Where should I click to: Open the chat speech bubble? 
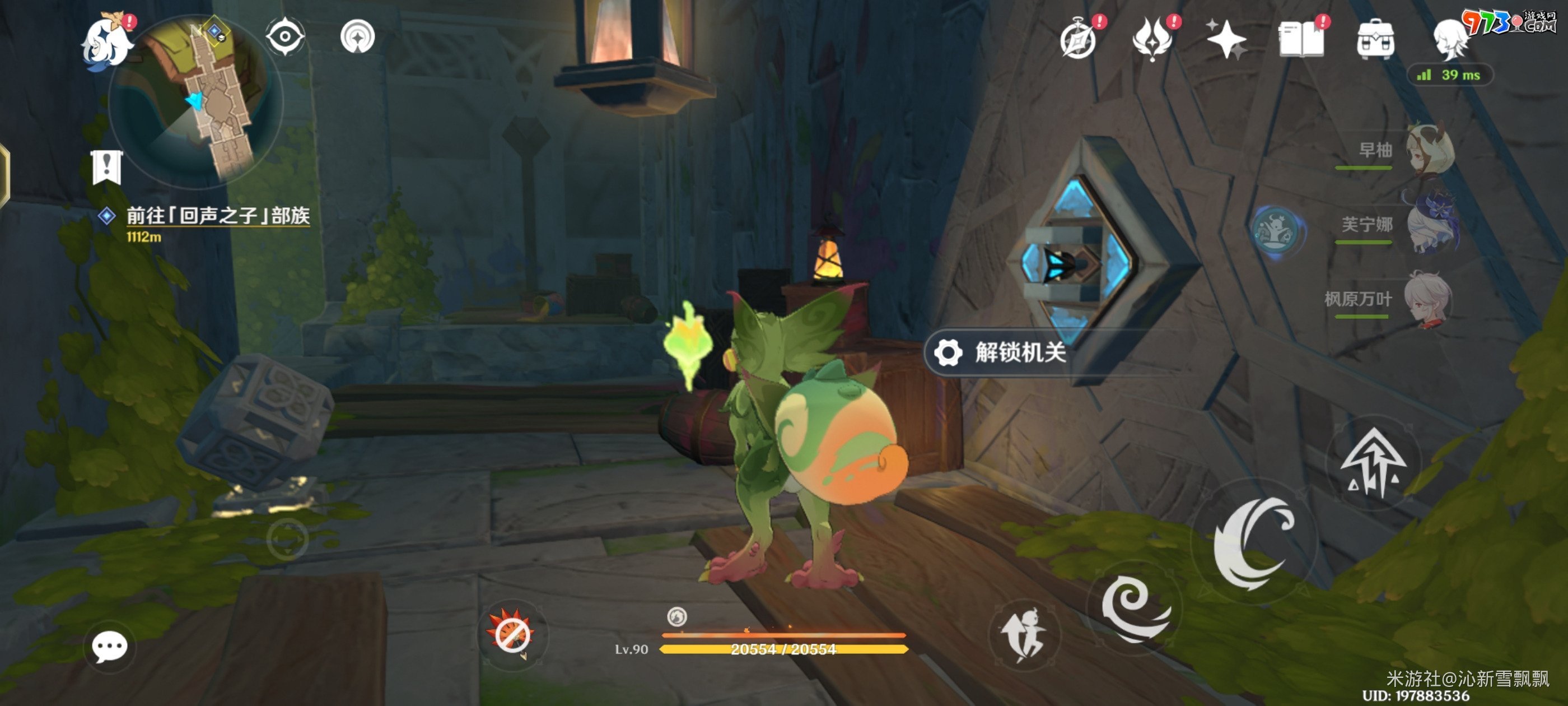[110, 646]
